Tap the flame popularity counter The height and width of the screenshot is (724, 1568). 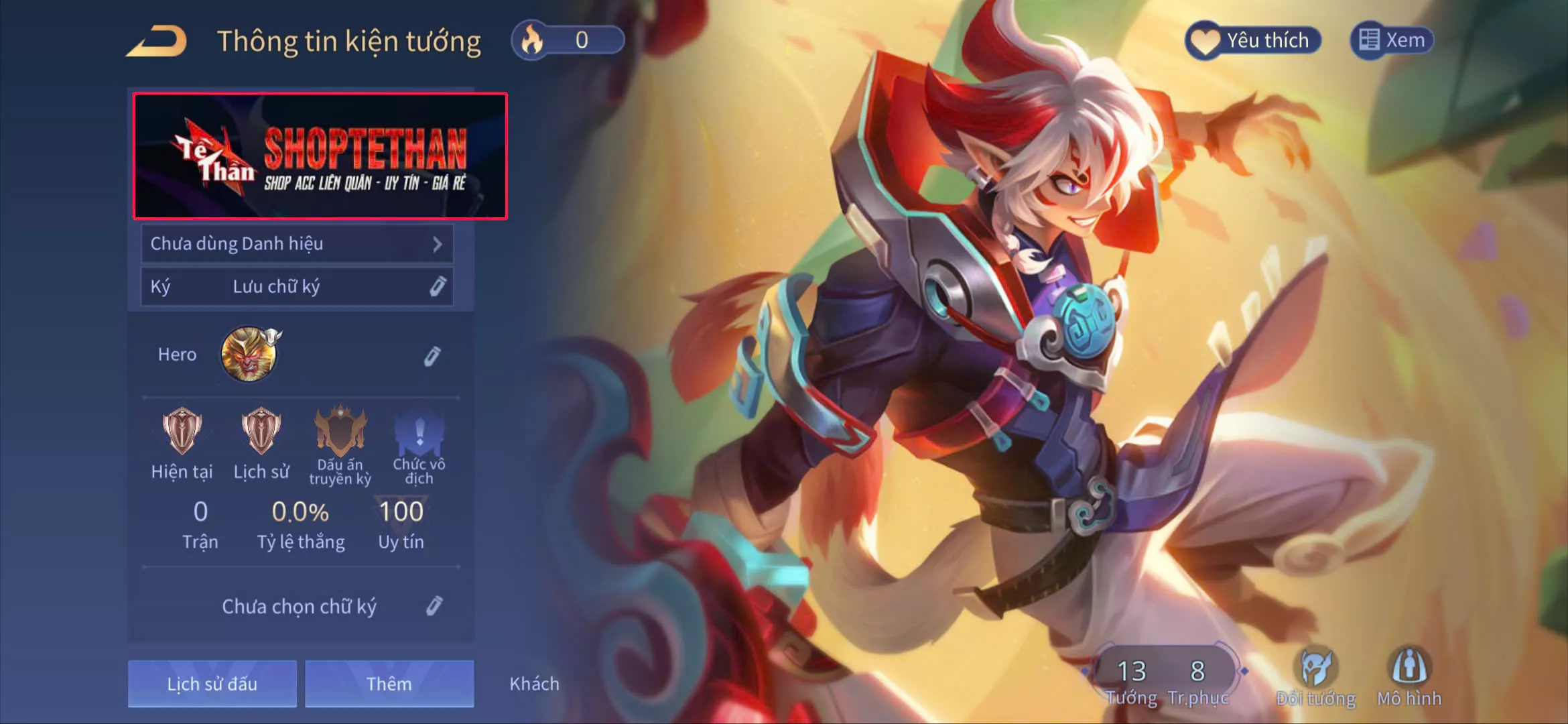tap(568, 41)
